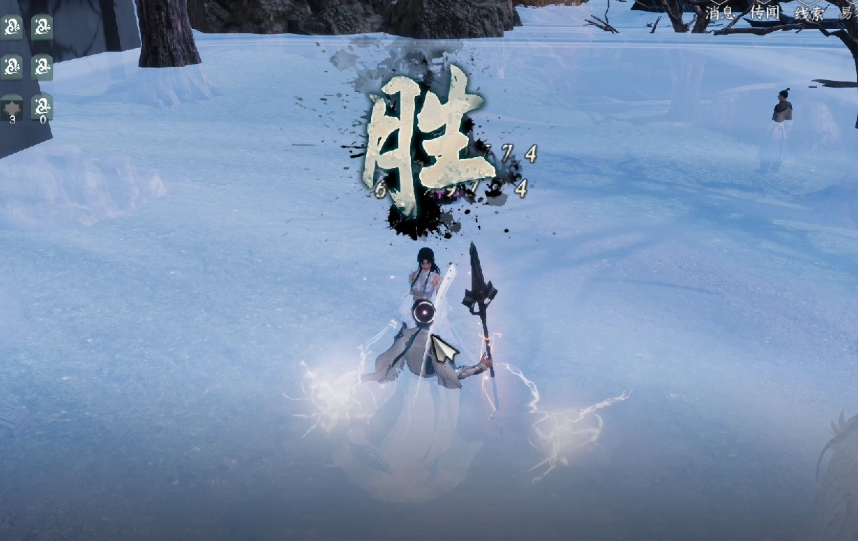Click the swirl icon with count 0
This screenshot has width=858, height=541.
click(42, 106)
